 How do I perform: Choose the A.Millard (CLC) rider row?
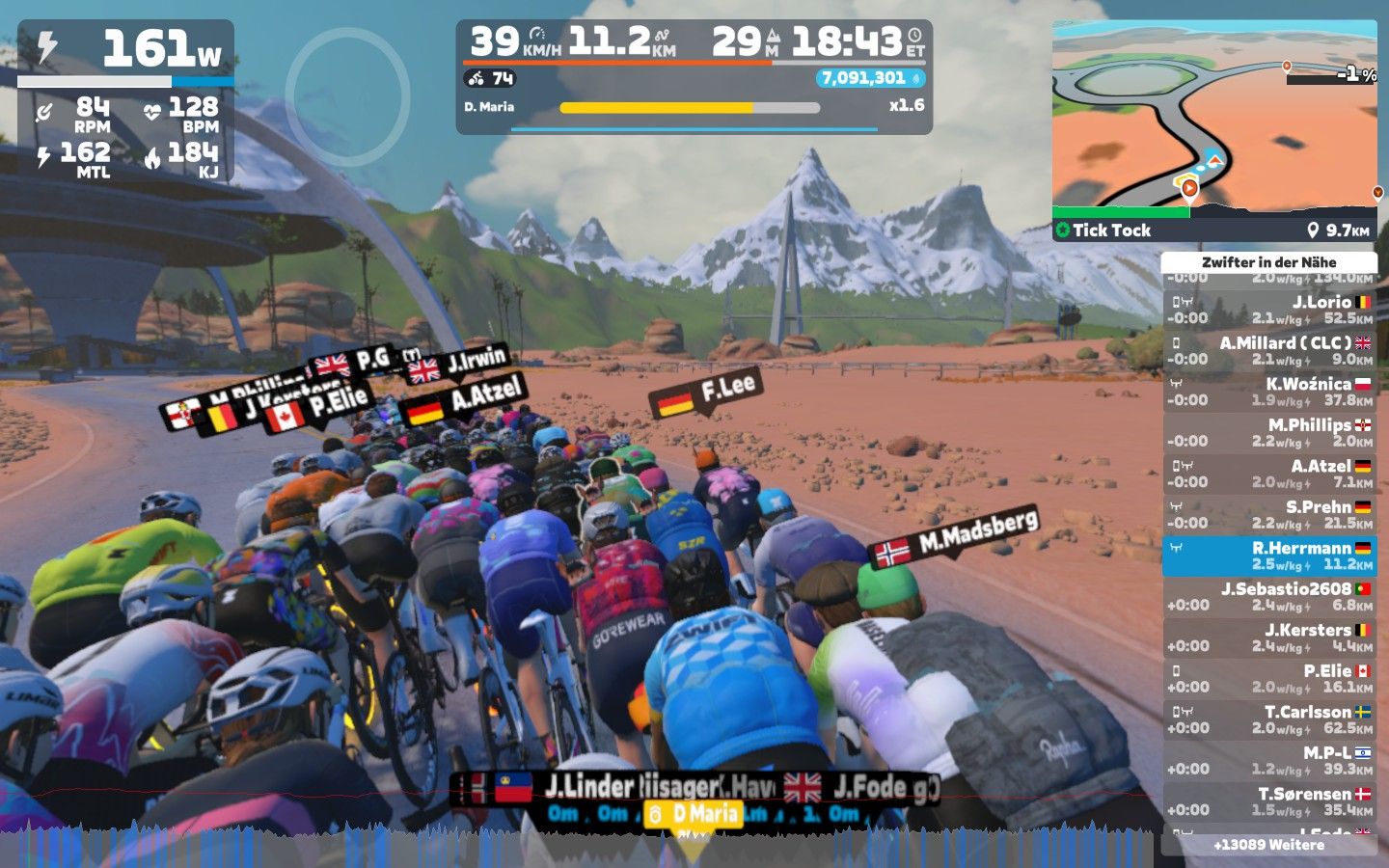1269,351
